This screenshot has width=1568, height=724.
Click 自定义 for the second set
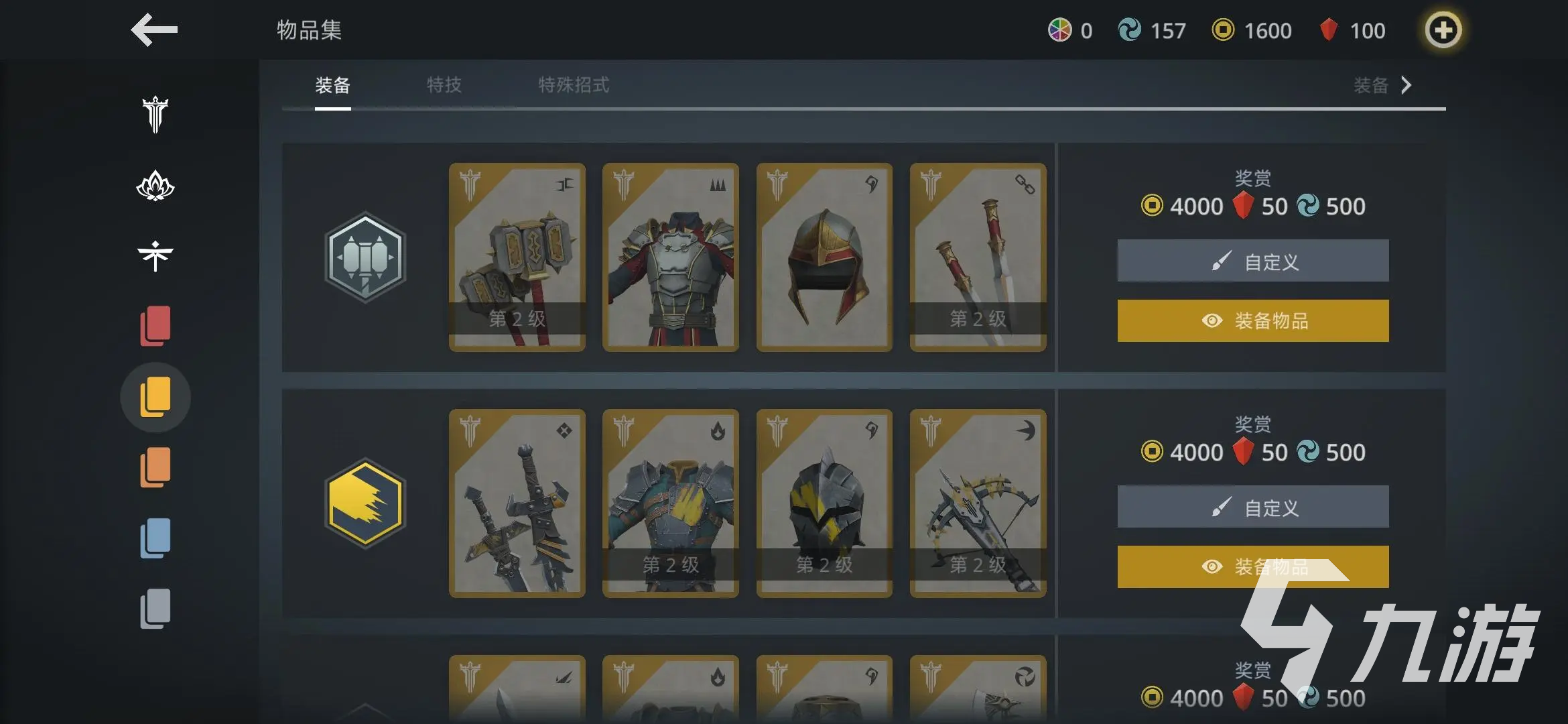click(x=1253, y=507)
